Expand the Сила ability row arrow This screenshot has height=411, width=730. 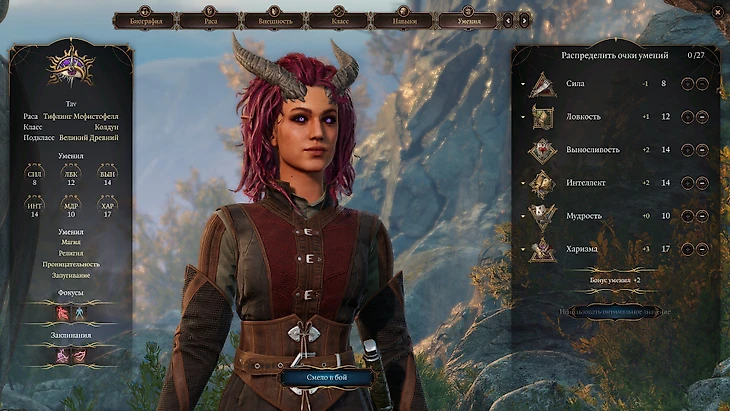point(522,84)
